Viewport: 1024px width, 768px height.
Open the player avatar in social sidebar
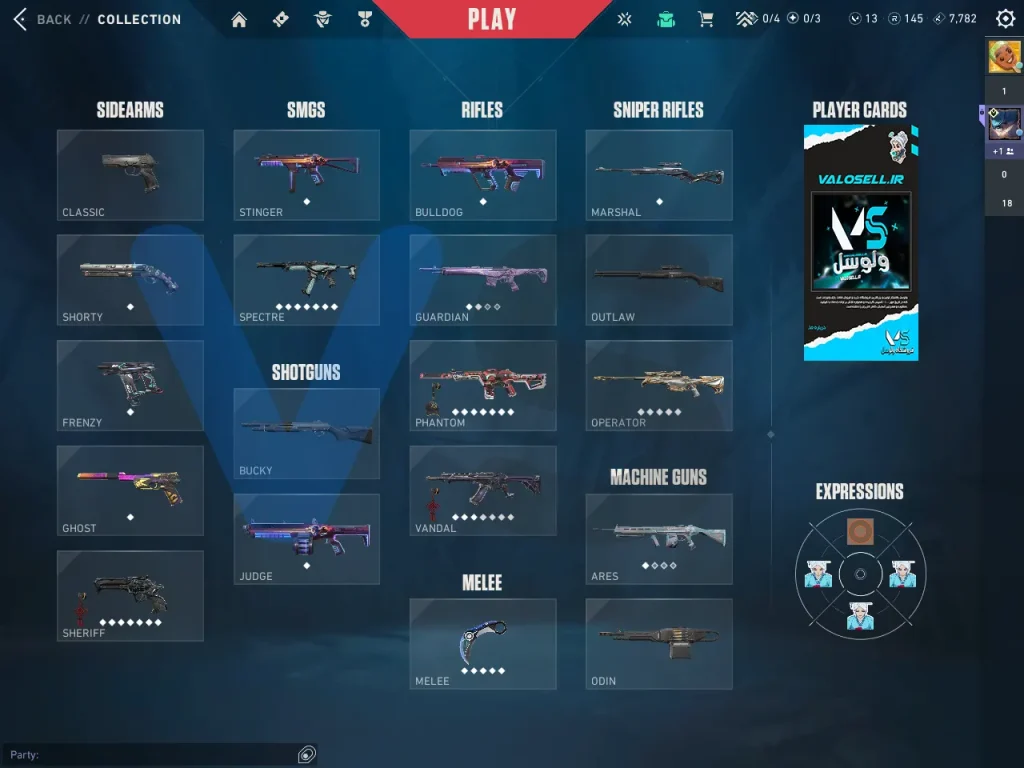(x=1004, y=57)
